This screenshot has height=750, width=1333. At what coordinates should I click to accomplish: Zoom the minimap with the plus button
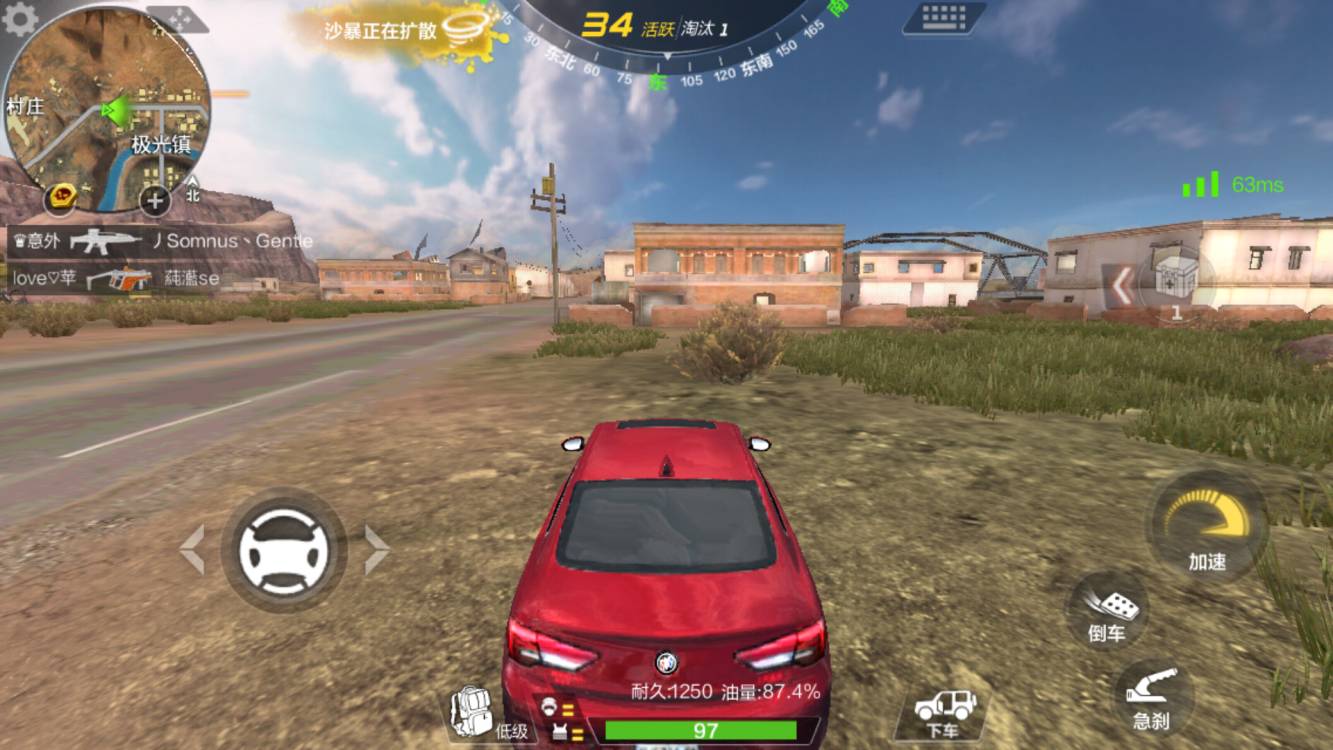[154, 200]
